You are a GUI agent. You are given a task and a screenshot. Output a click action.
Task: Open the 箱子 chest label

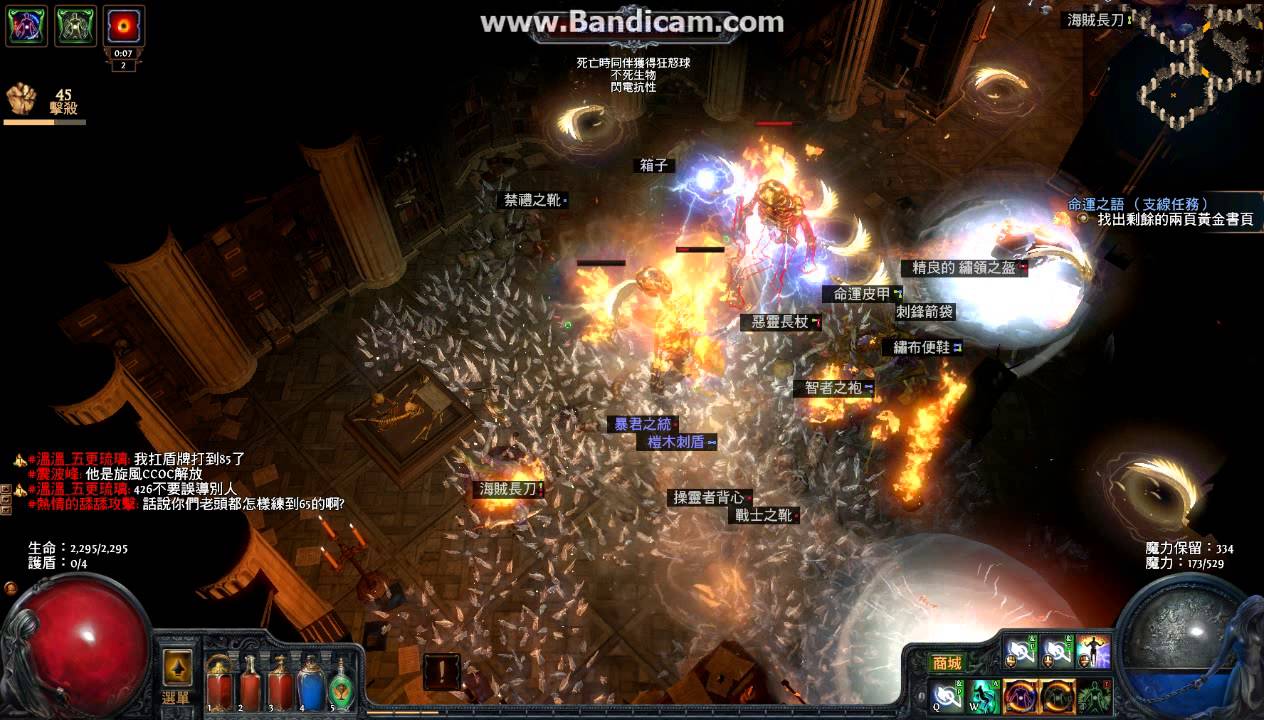click(655, 165)
